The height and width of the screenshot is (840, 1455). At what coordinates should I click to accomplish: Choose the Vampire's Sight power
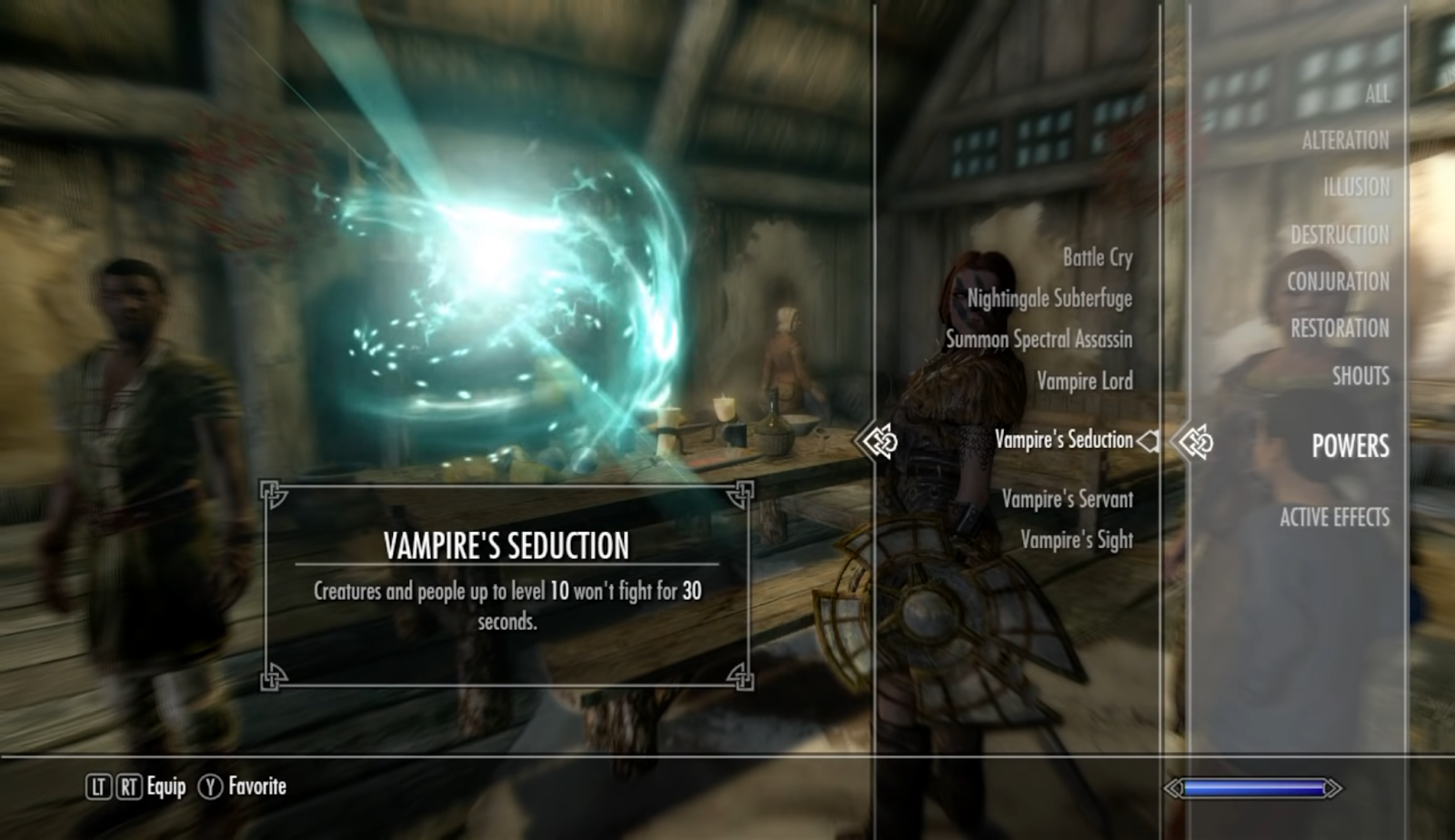click(x=1076, y=540)
